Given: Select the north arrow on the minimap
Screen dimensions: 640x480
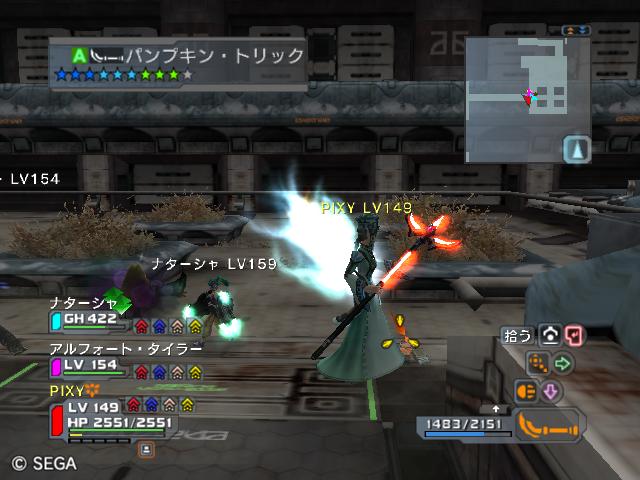Looking at the screenshot, I should pos(577,150).
